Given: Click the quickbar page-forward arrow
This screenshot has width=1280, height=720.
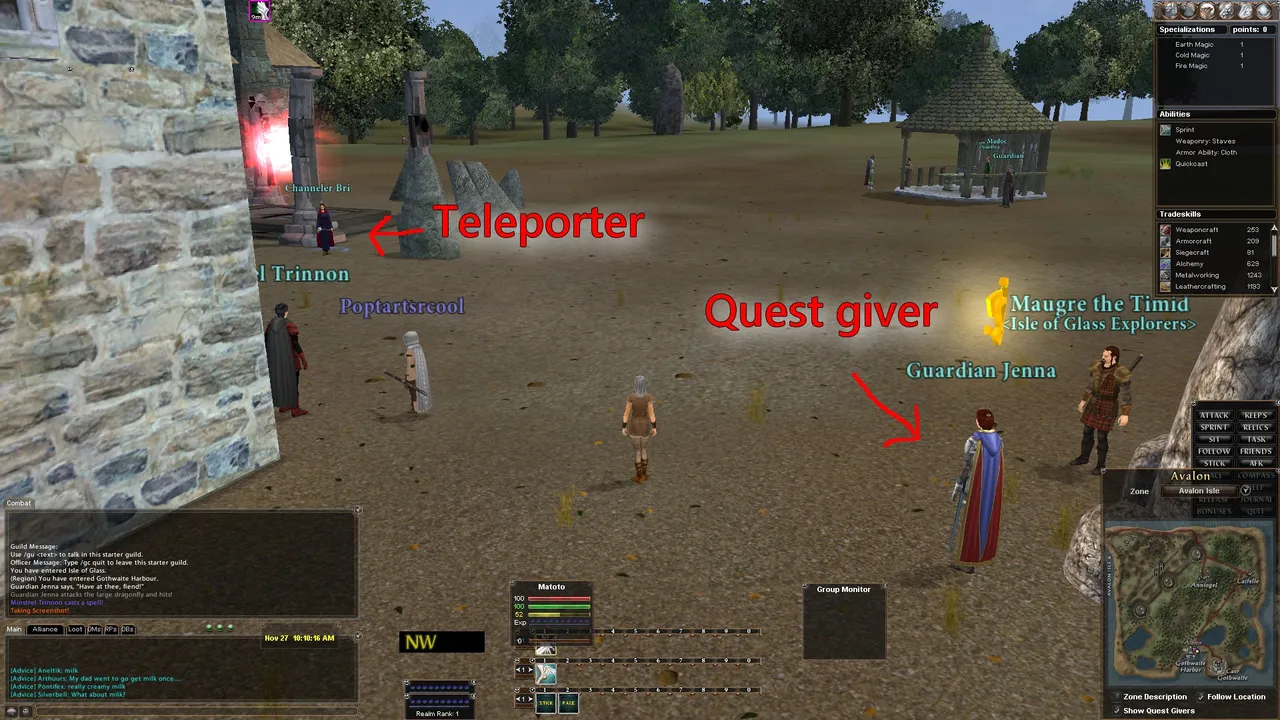Looking at the screenshot, I should pyautogui.click(x=530, y=698).
